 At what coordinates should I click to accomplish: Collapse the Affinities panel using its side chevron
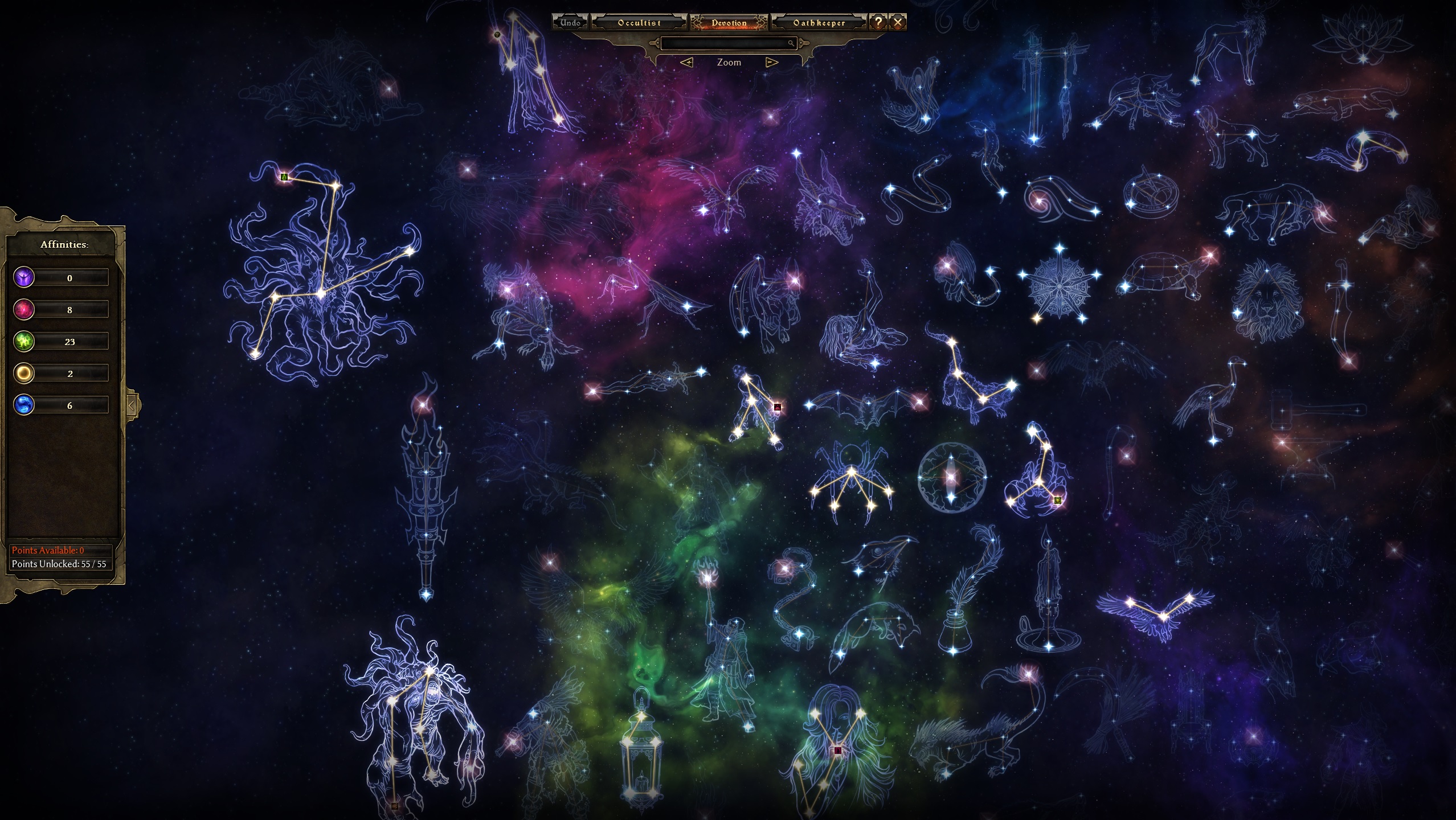pyautogui.click(x=132, y=404)
